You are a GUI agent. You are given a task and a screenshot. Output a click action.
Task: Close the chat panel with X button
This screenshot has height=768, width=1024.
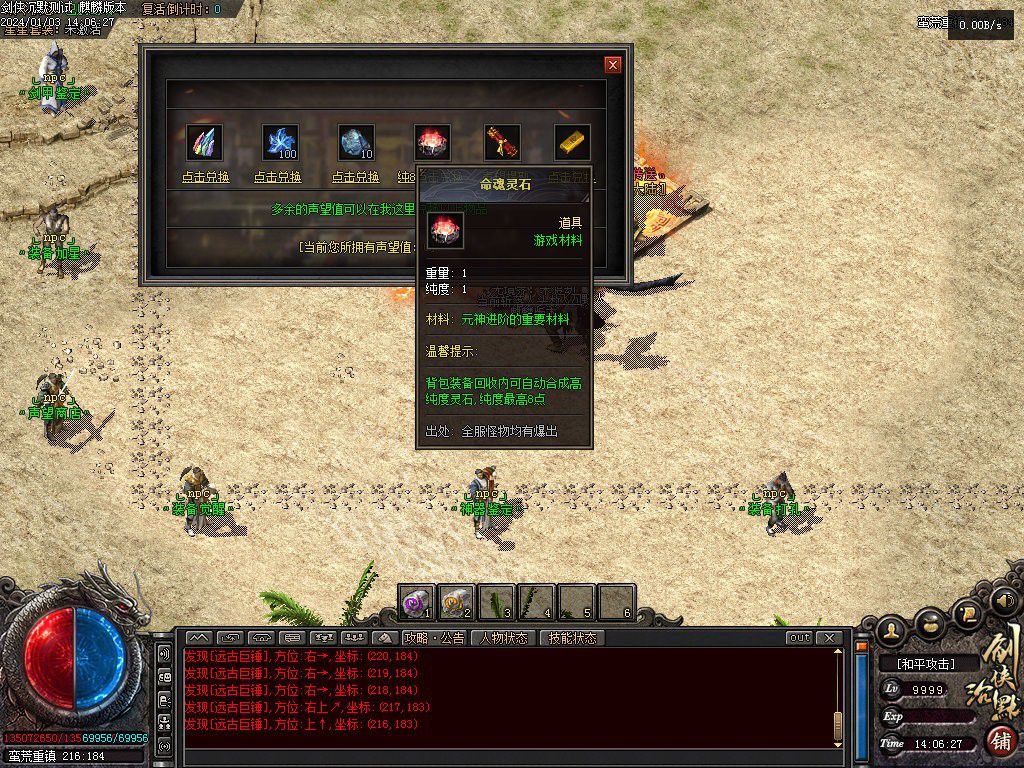click(829, 638)
